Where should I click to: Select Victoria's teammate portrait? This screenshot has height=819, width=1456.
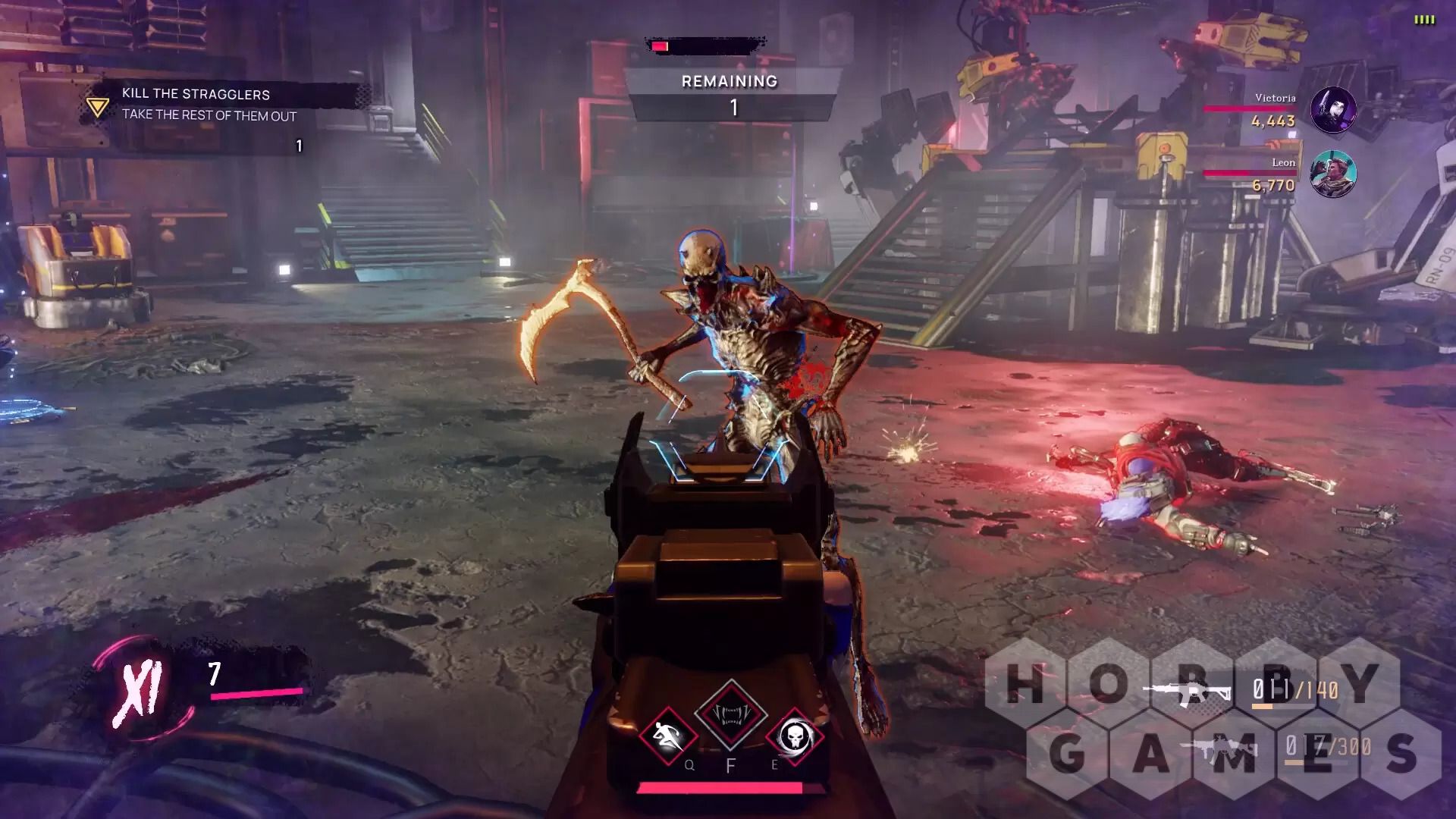[x=1333, y=110]
